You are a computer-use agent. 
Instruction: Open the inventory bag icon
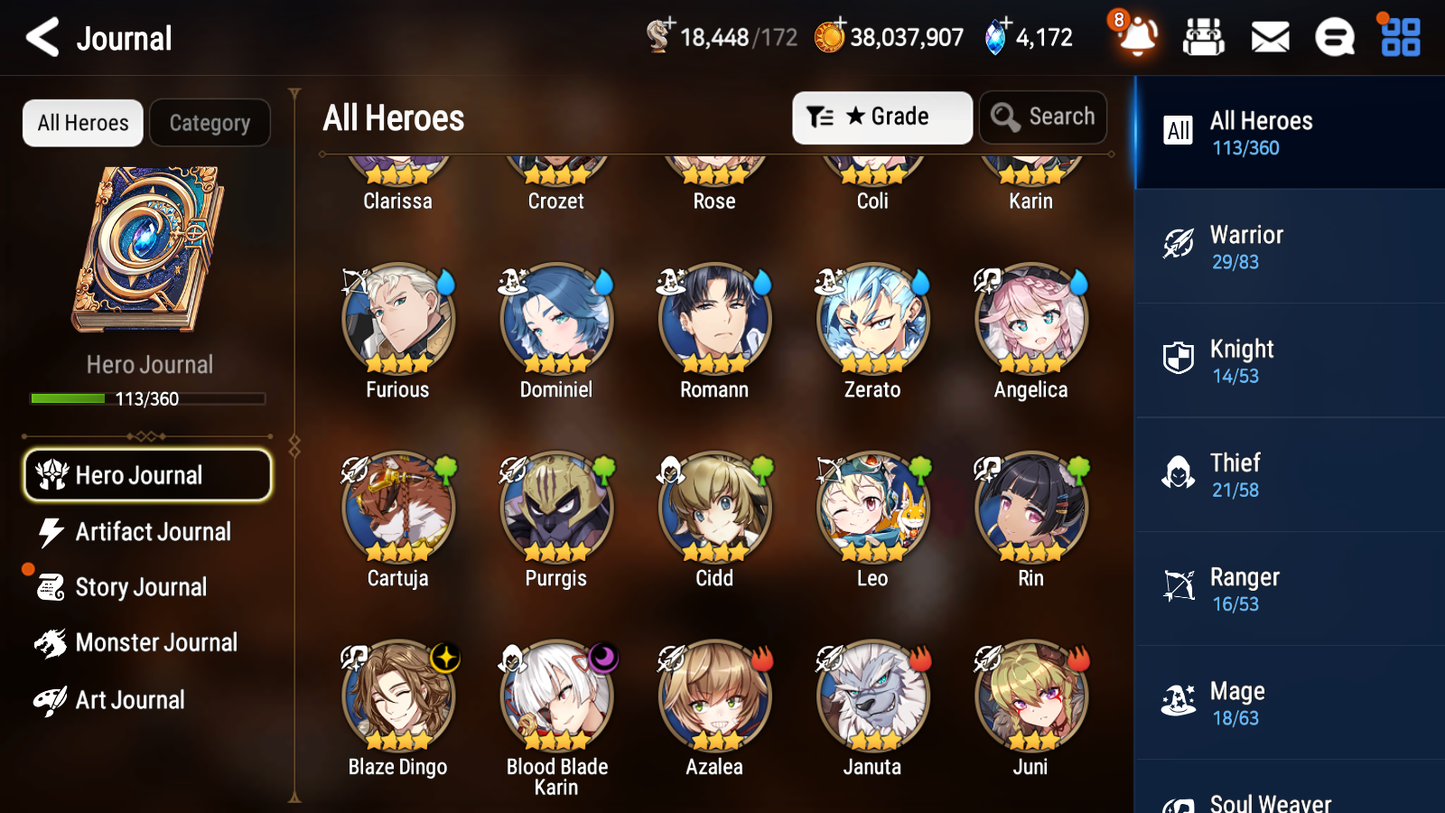point(1203,36)
